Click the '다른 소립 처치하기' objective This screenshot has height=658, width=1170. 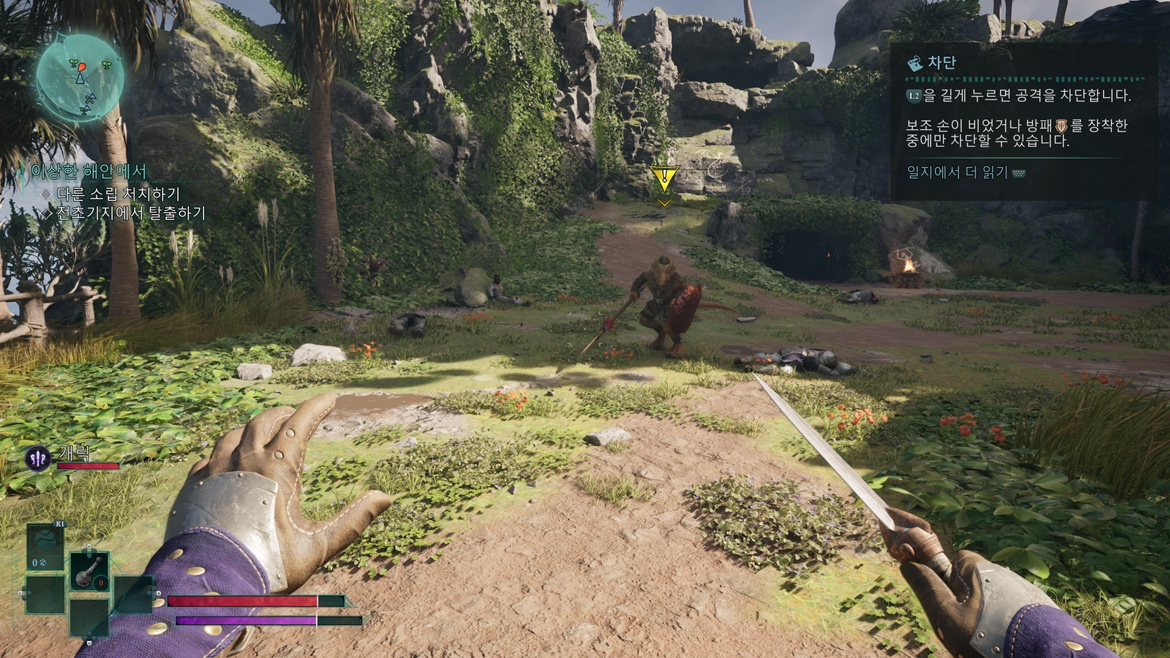(x=118, y=193)
